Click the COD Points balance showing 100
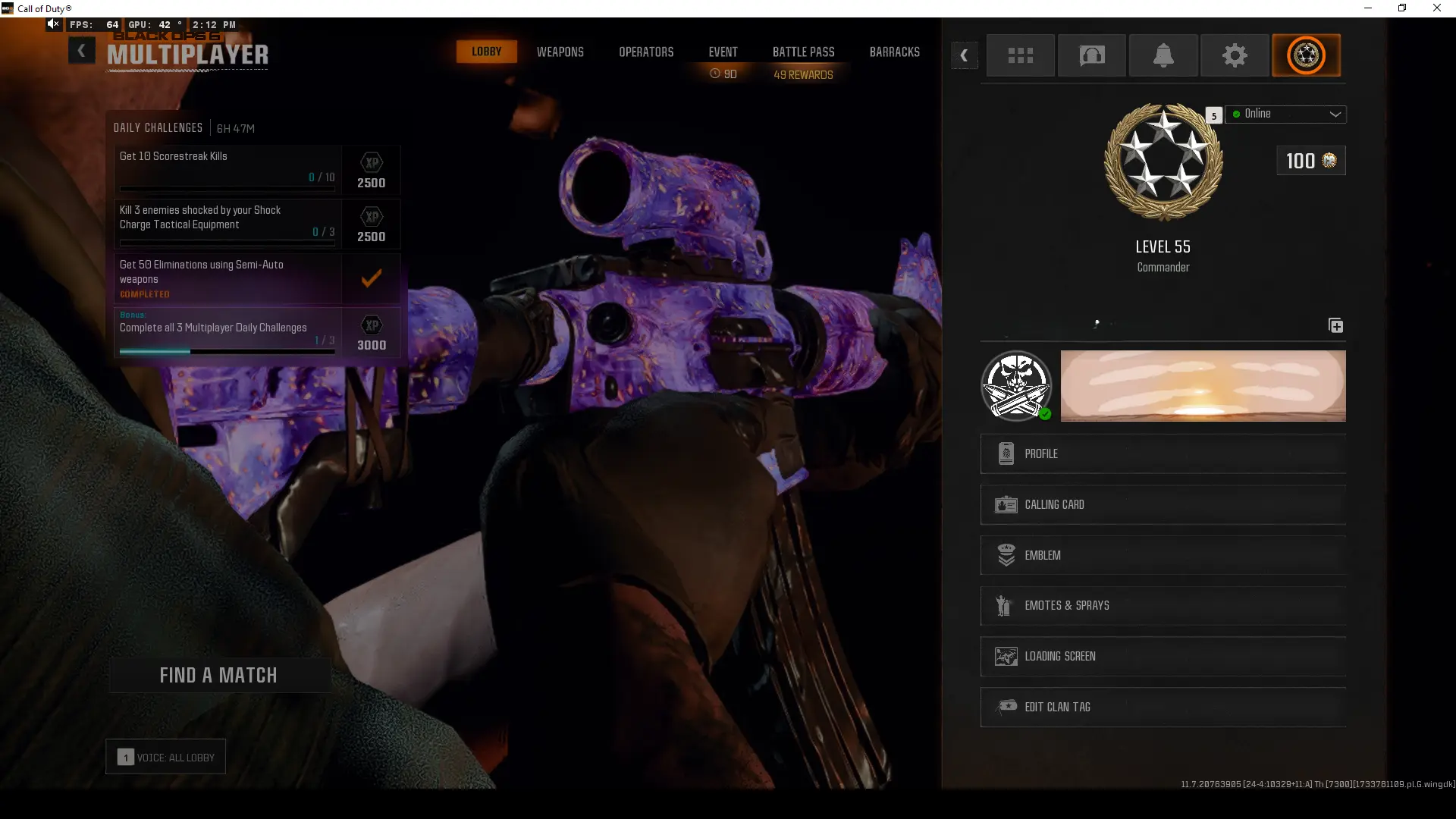This screenshot has width=1456, height=819. (1310, 160)
